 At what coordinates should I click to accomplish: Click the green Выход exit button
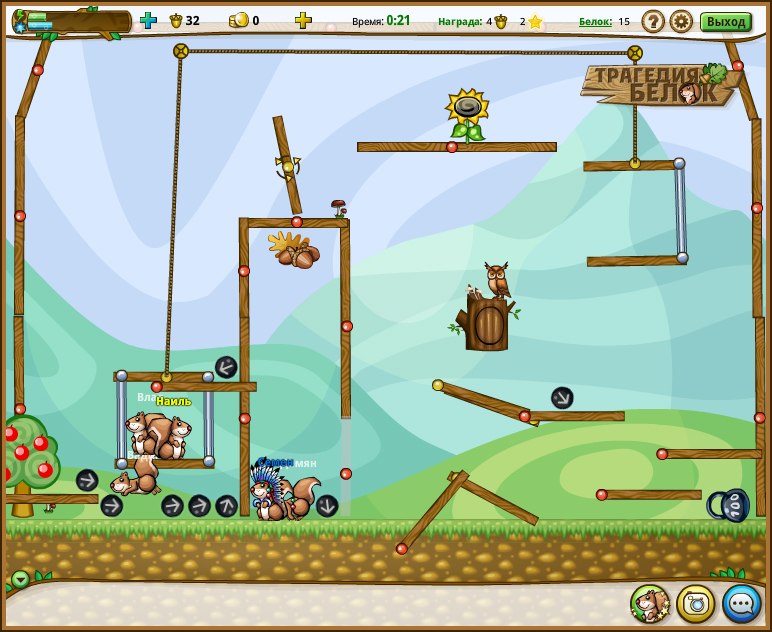[x=725, y=21]
